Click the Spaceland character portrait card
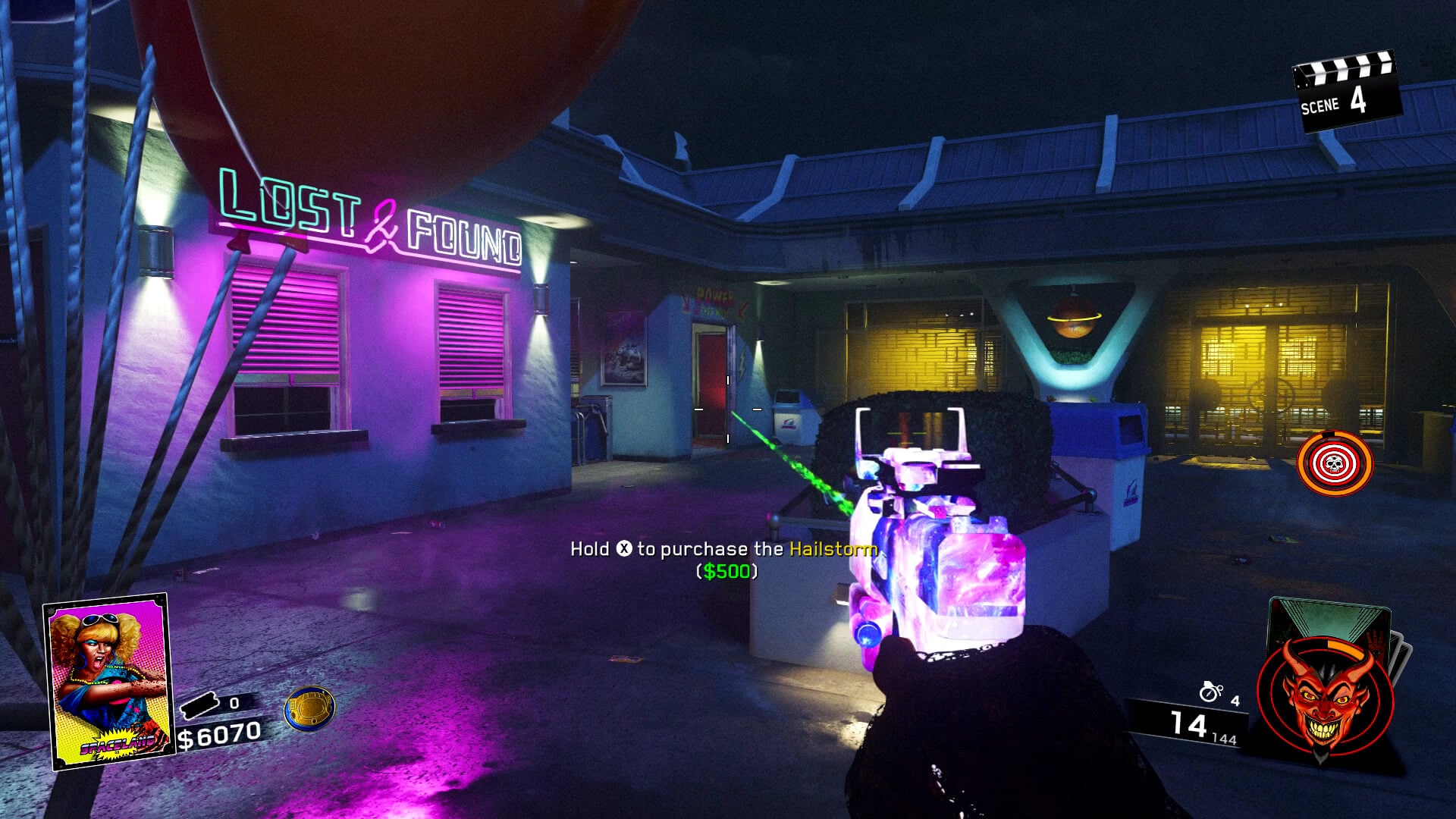1456x819 pixels. coord(106,680)
